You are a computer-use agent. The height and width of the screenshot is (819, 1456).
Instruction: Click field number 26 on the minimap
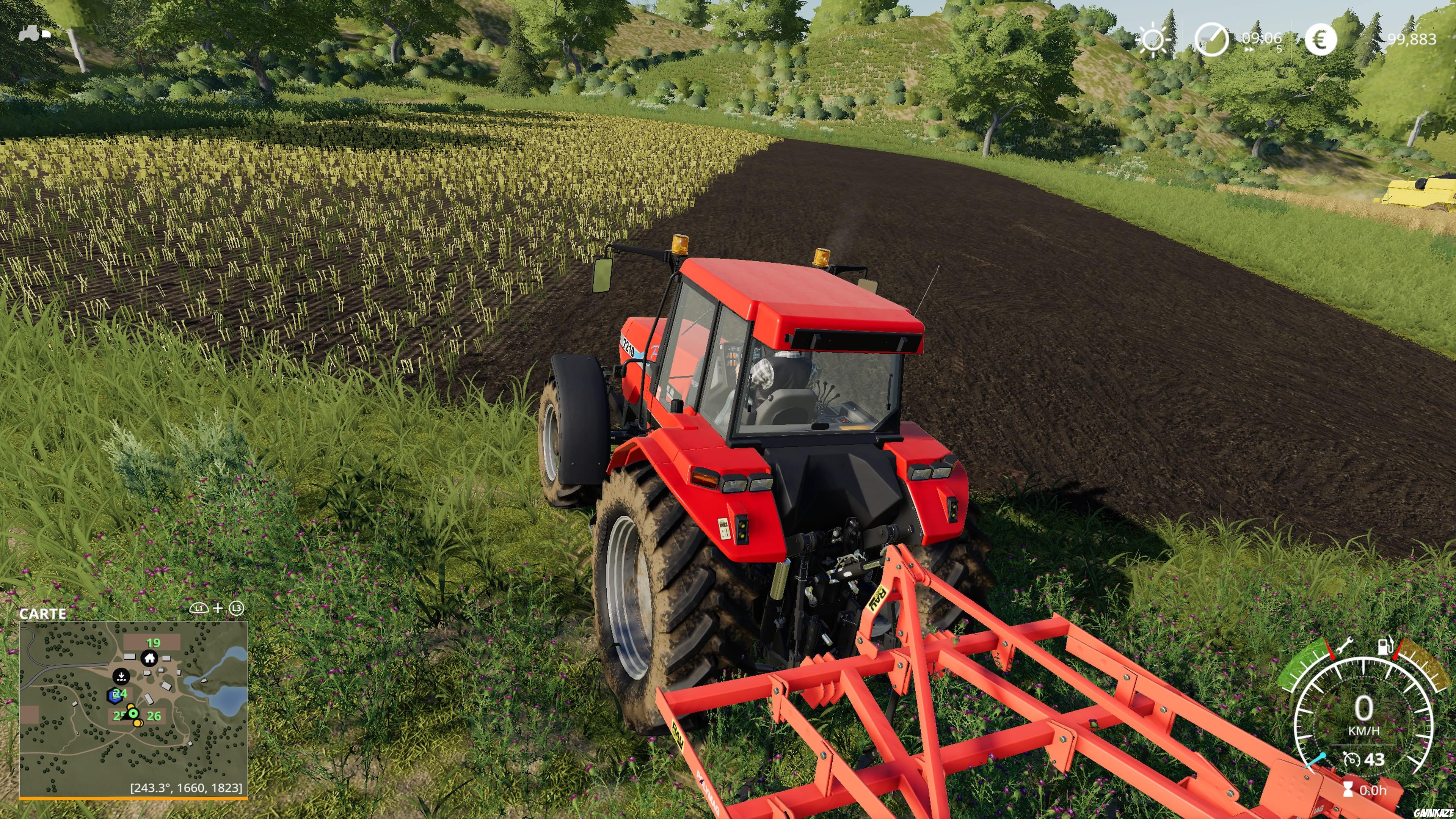154,716
